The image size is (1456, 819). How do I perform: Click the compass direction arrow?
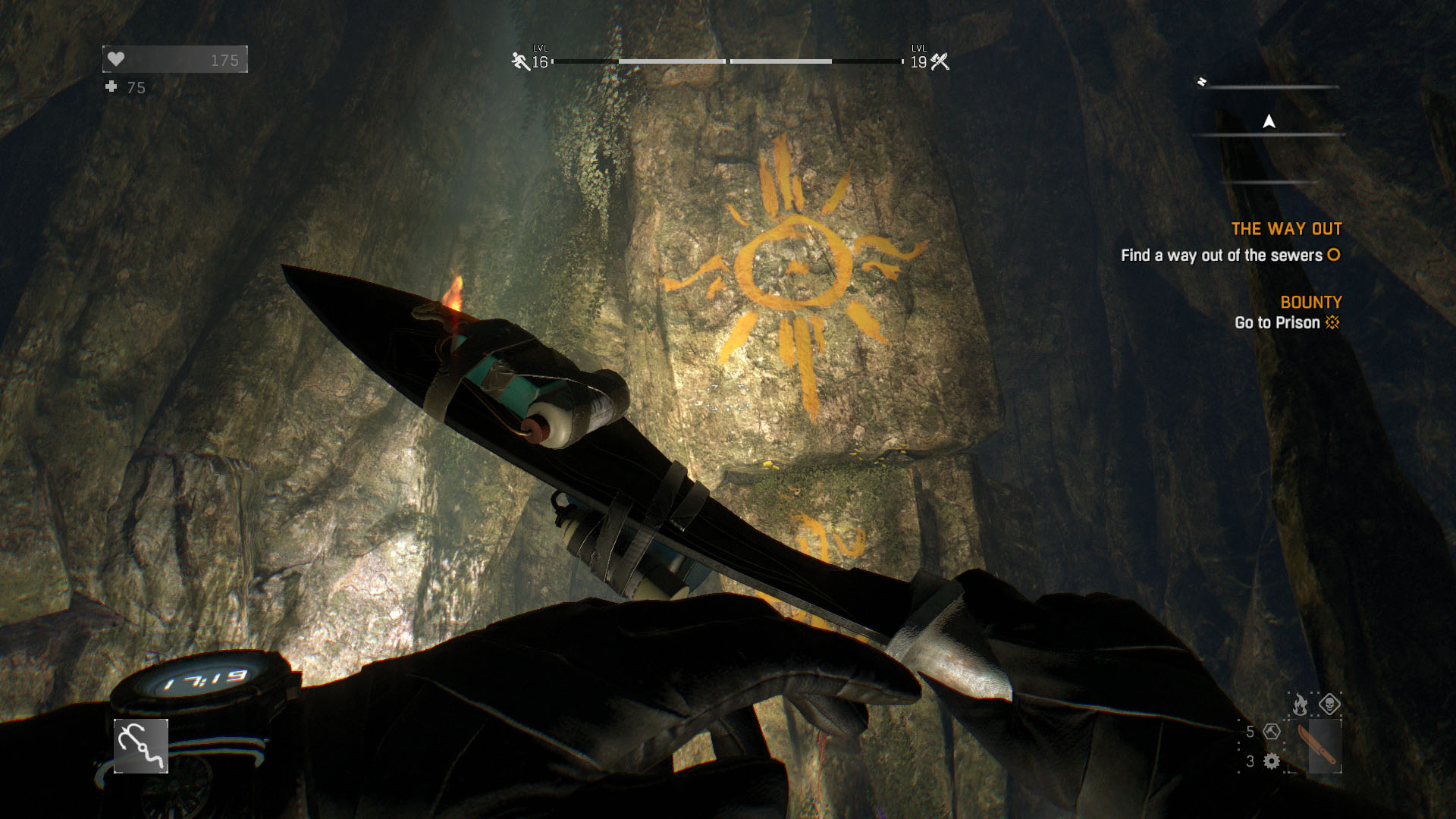point(1269,121)
